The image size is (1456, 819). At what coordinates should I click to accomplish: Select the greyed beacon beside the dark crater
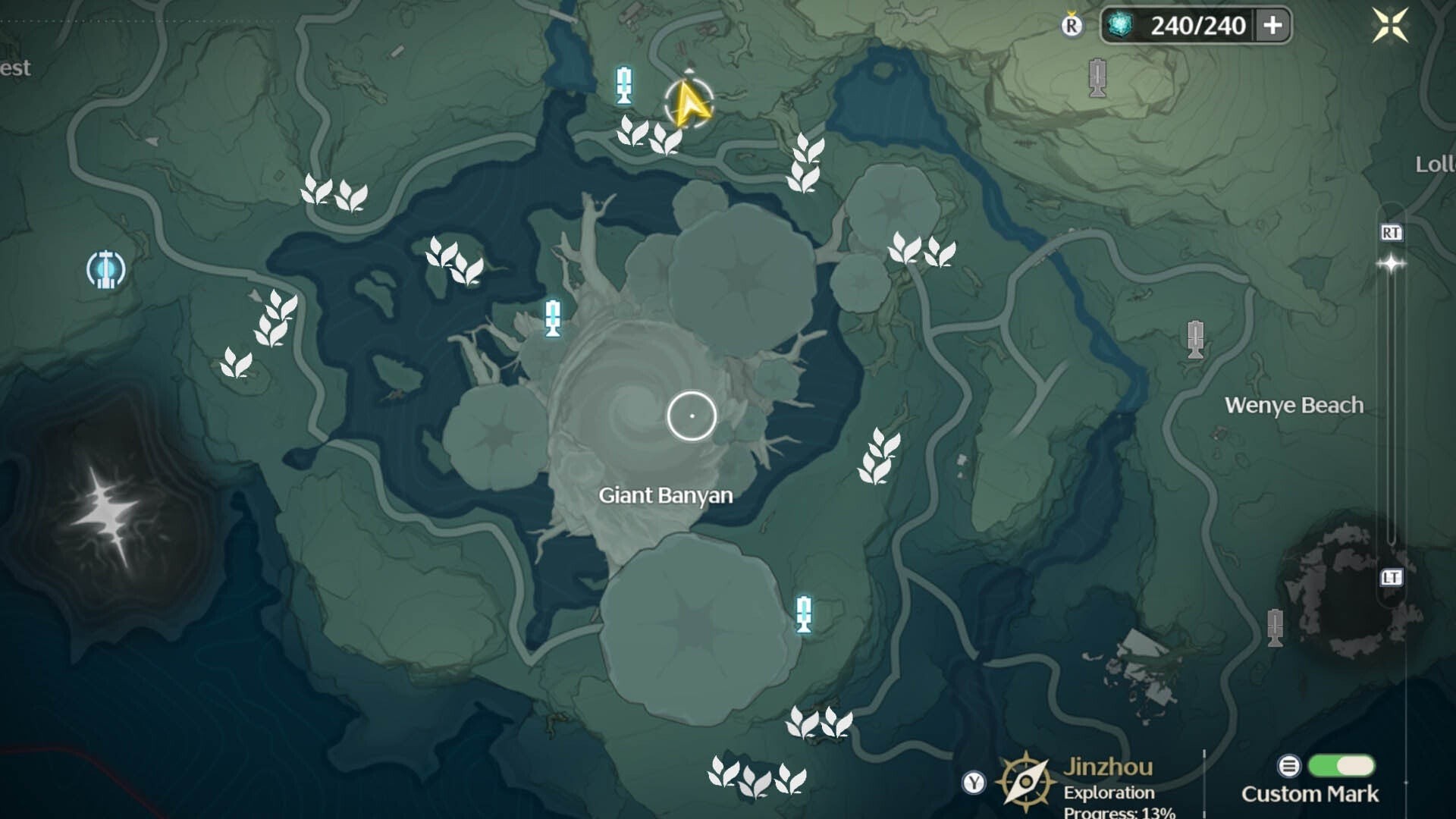1276,628
